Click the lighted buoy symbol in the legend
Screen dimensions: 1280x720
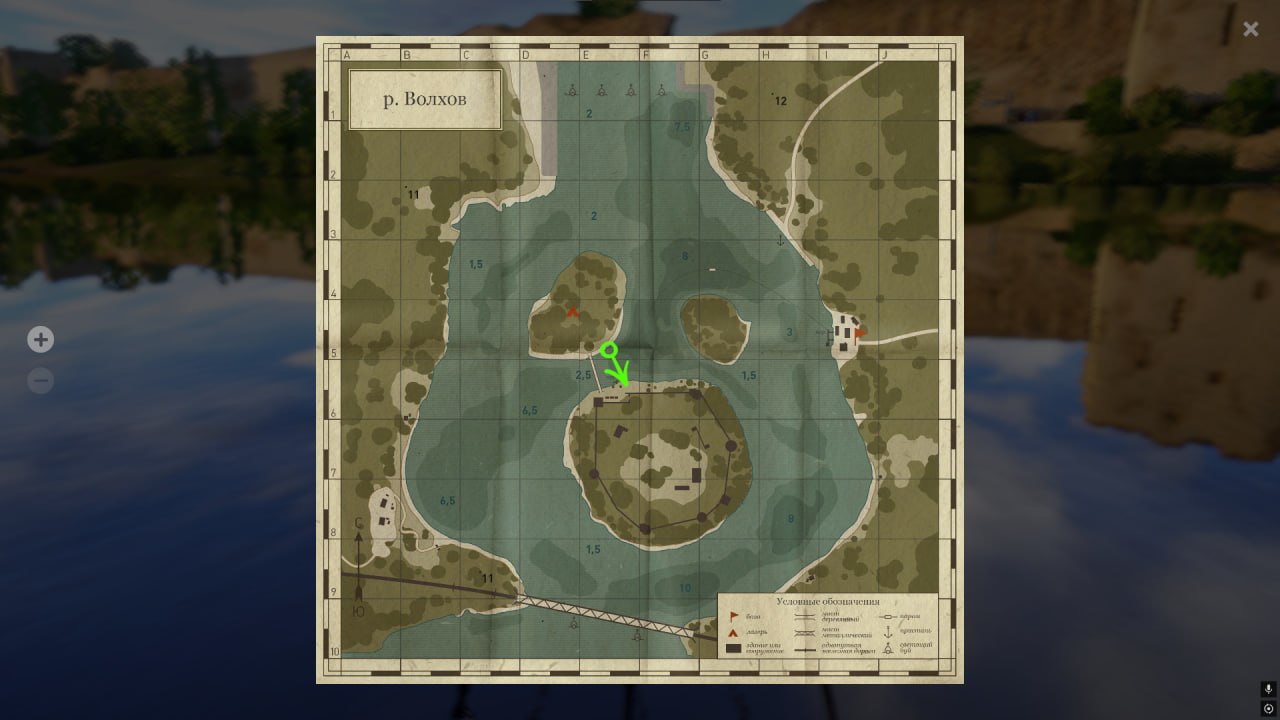pyautogui.click(x=888, y=649)
